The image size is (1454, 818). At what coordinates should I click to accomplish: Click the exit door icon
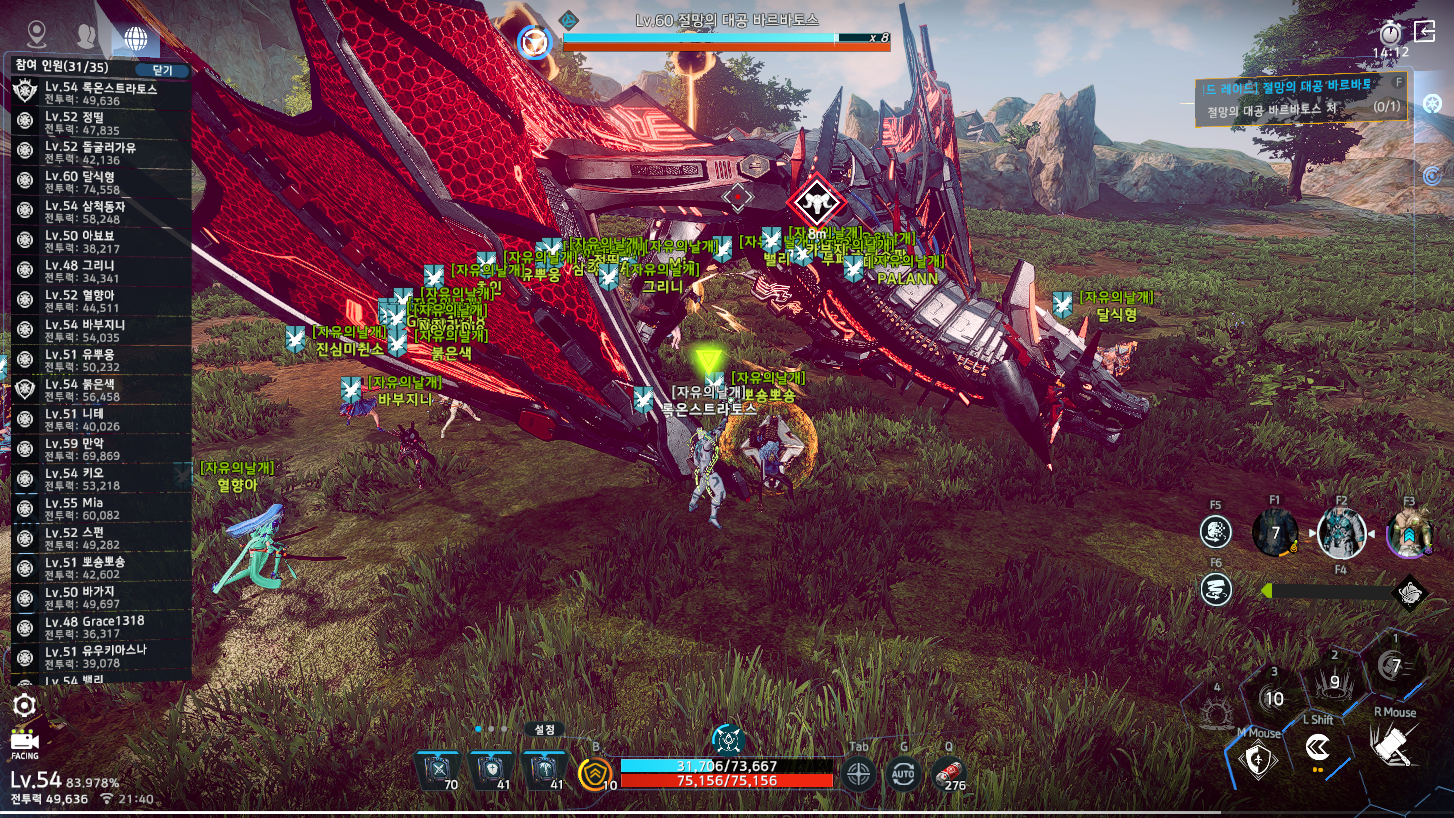pos(1425,32)
